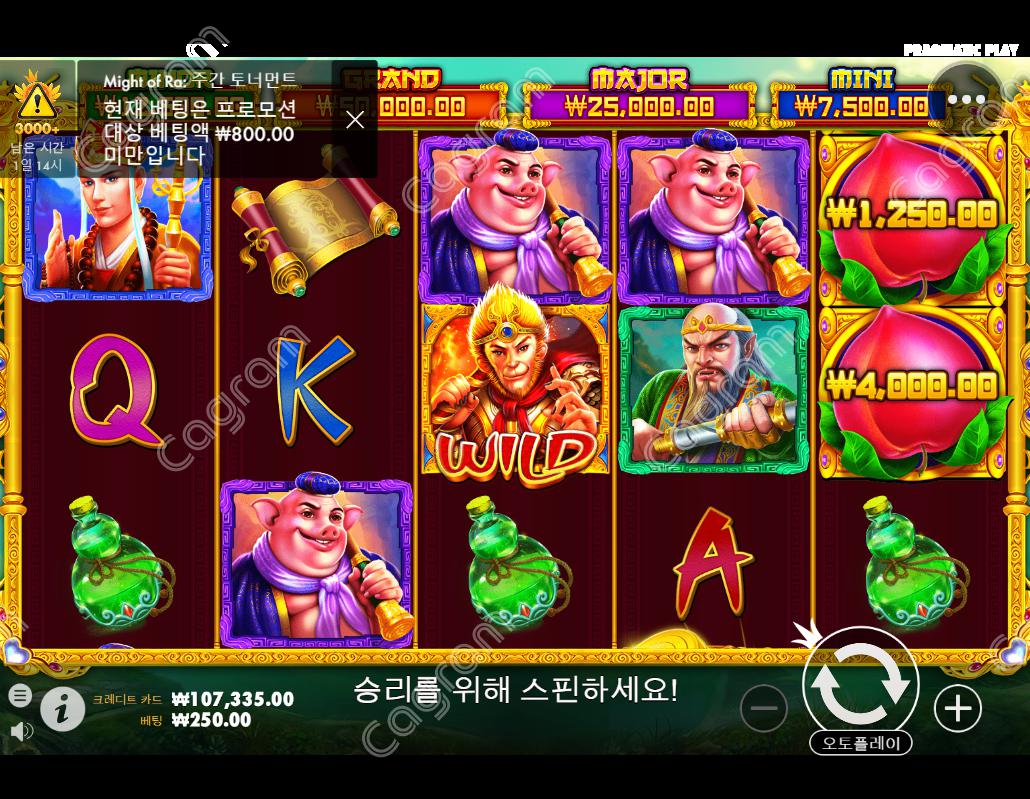Image resolution: width=1030 pixels, height=799 pixels.
Task: Increase the bet with the plus button
Action: [x=957, y=708]
